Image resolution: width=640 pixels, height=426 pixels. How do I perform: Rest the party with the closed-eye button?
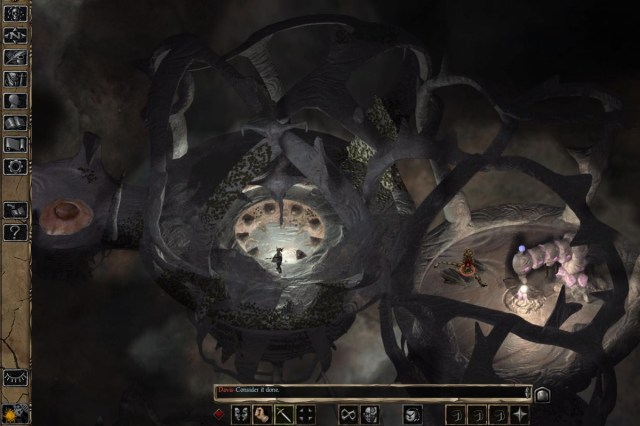(15, 379)
